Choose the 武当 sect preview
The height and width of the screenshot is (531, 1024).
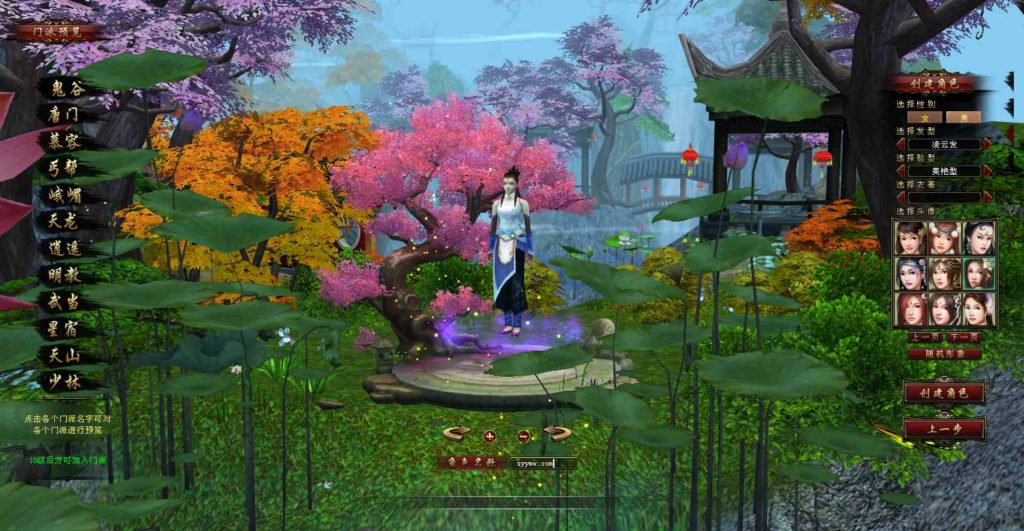pos(62,301)
